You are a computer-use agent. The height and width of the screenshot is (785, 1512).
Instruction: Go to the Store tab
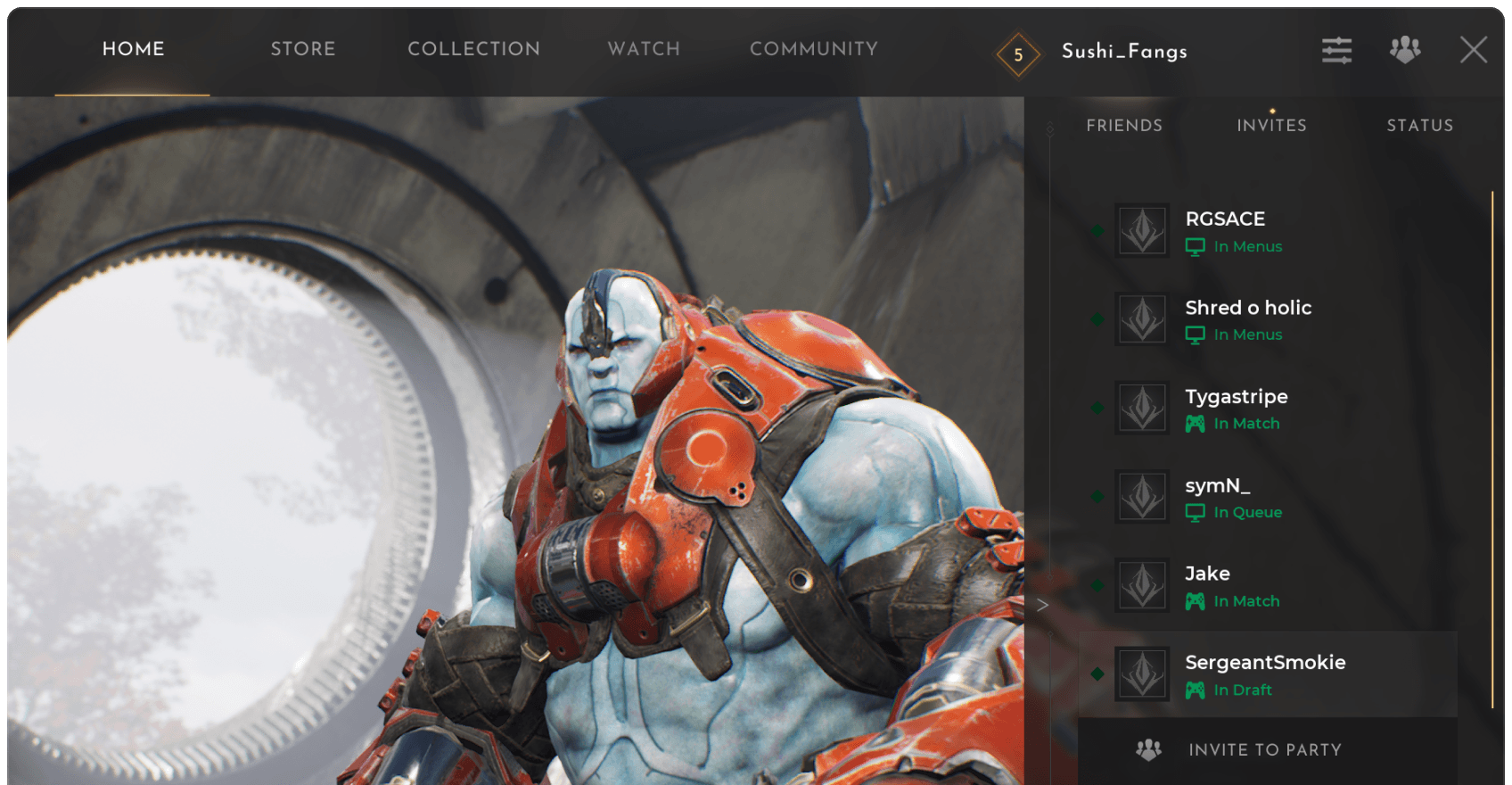point(303,49)
